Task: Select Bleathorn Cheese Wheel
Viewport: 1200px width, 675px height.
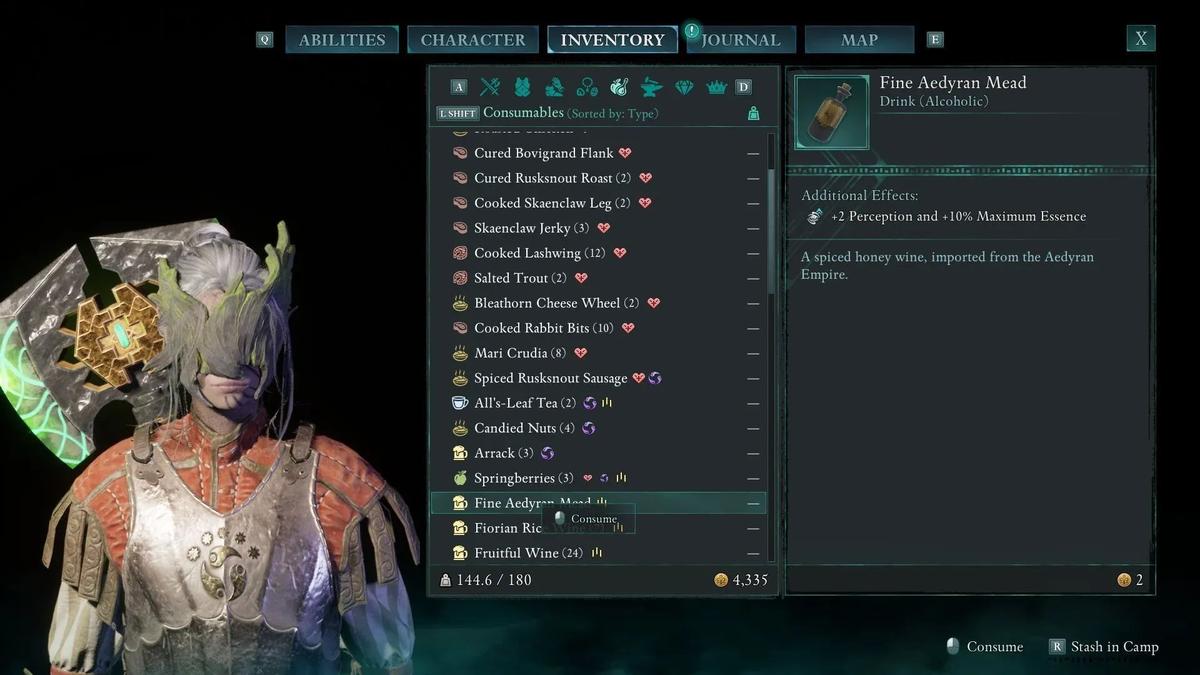Action: click(547, 303)
